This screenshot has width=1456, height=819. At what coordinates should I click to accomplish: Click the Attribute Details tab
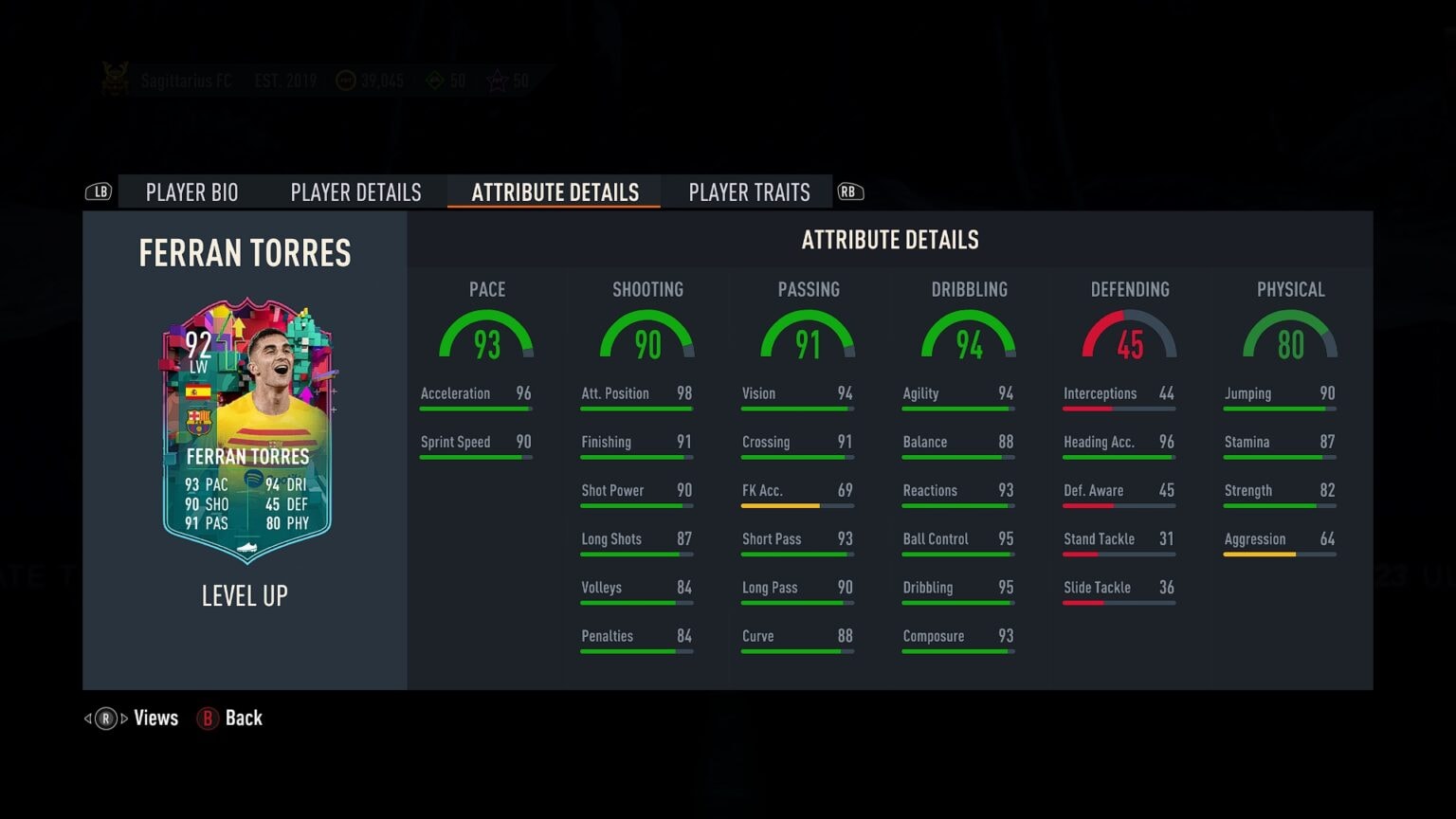coord(555,191)
